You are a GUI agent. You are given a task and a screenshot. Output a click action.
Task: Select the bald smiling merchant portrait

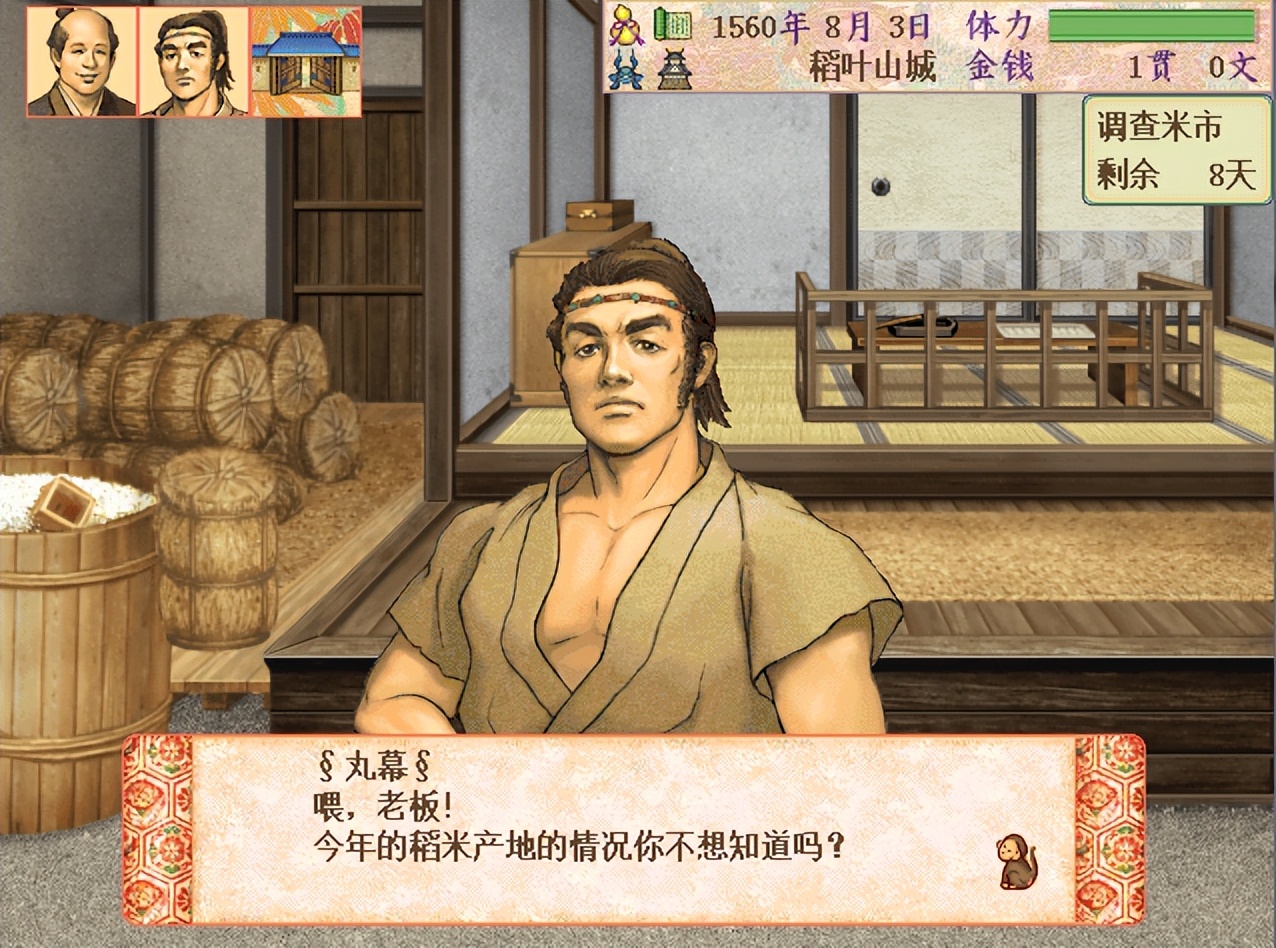pos(82,61)
